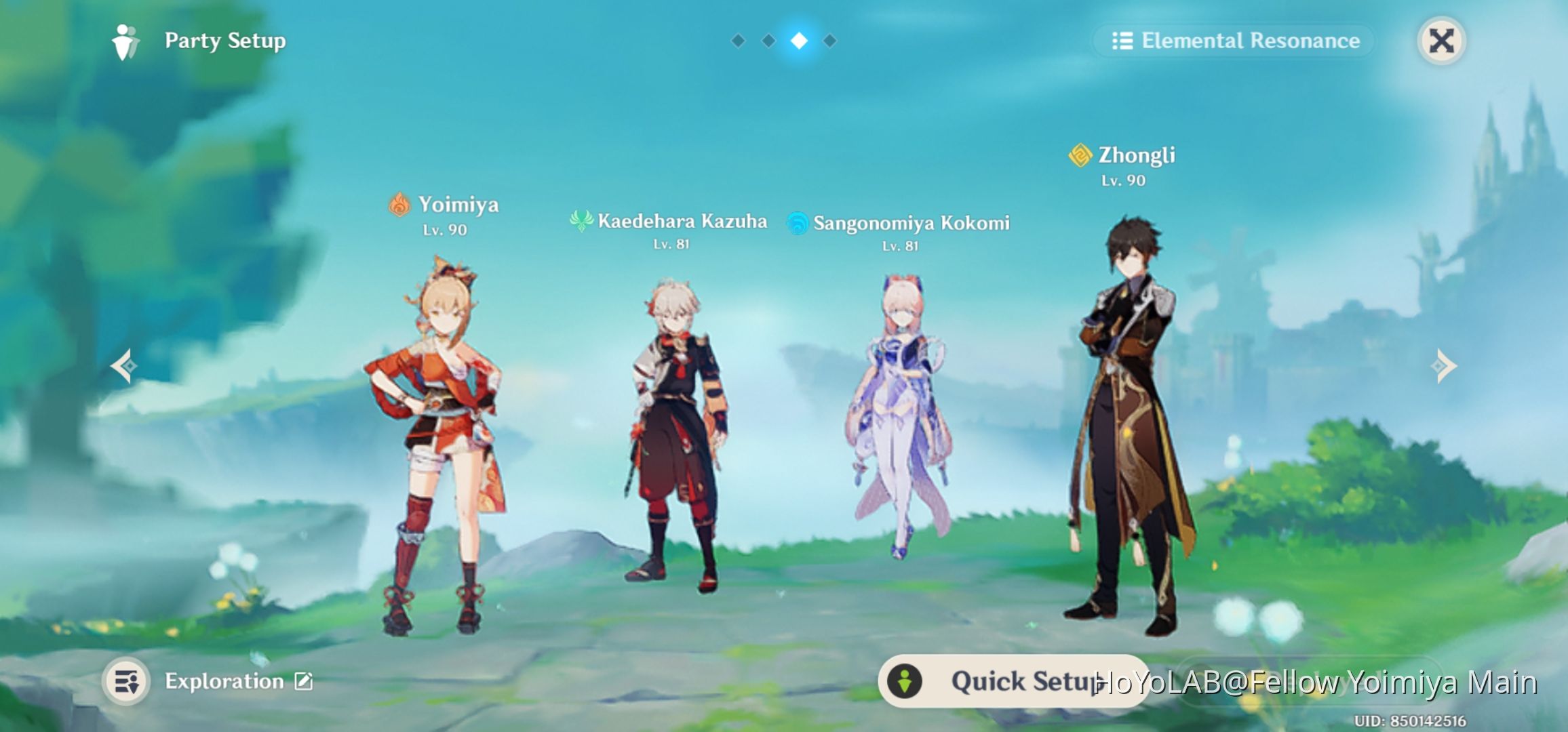Viewport: 1568px width, 732px height.
Task: Select the third party page dot
Action: [799, 41]
